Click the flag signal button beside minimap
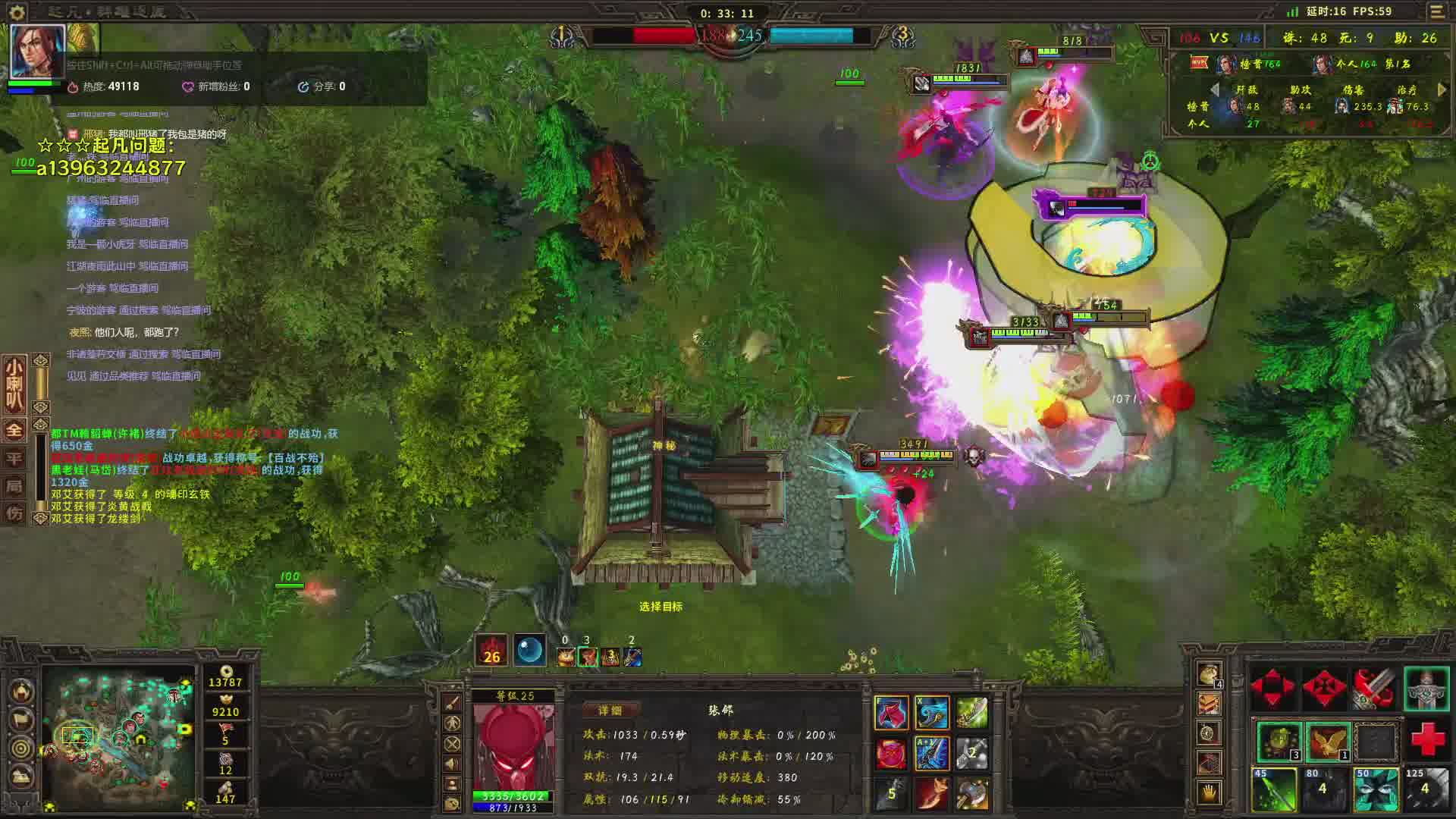The height and width of the screenshot is (819, 1456). pyautogui.click(x=21, y=719)
